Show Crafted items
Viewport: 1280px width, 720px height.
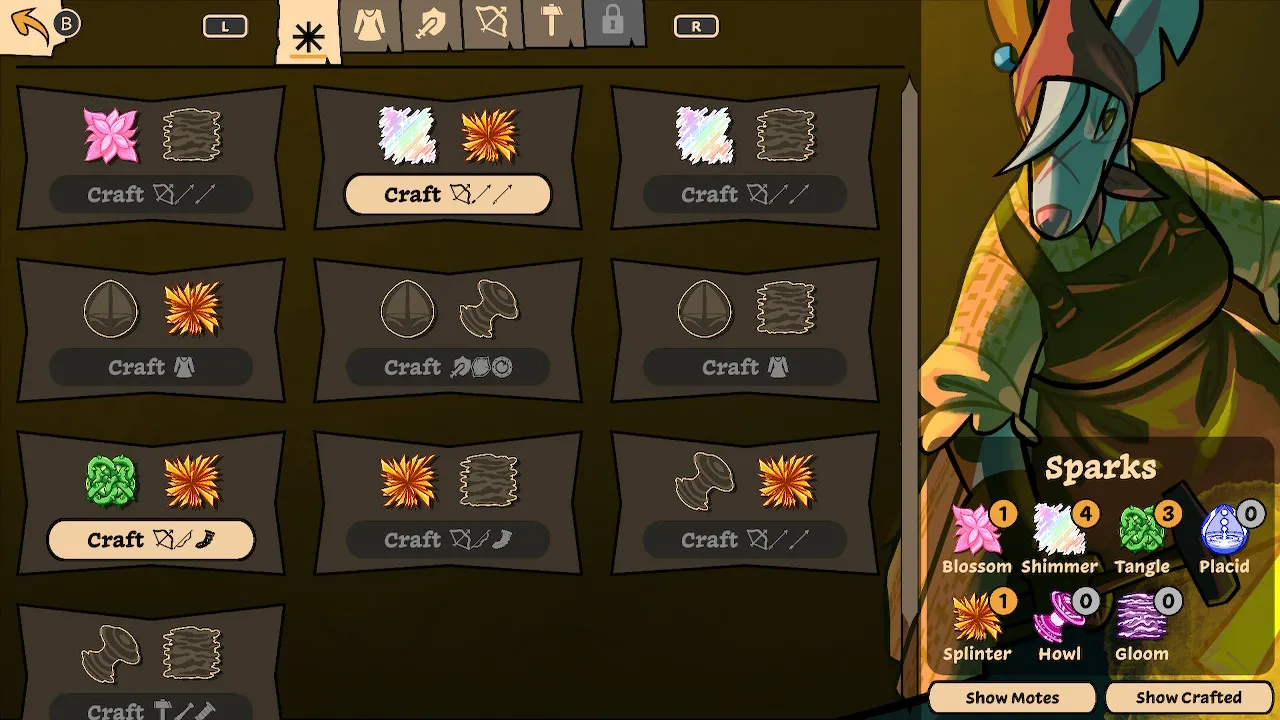click(x=1188, y=697)
